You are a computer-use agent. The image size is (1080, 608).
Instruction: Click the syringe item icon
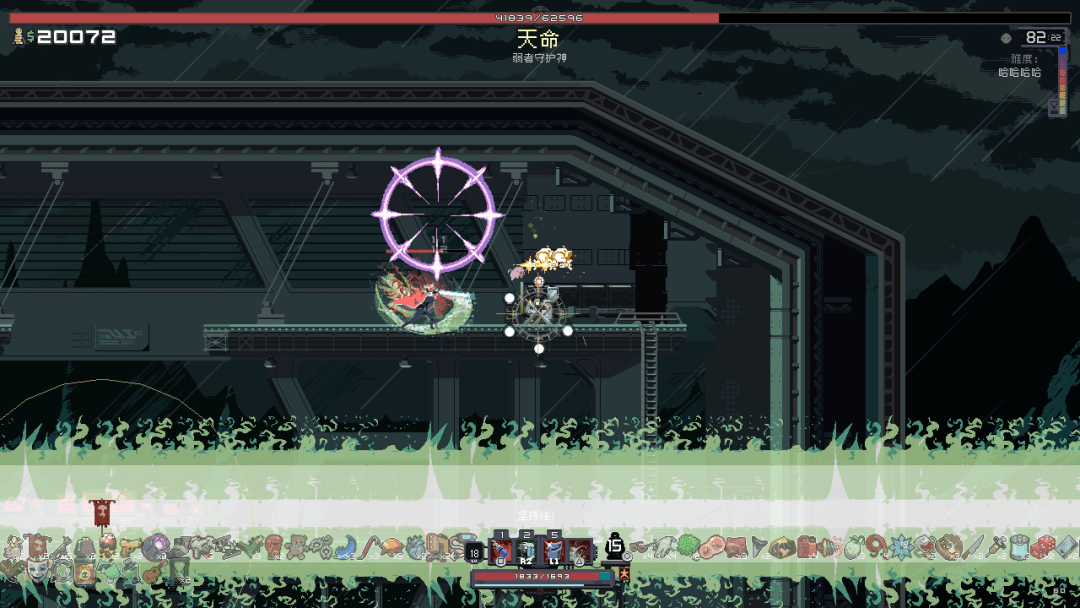click(996, 547)
